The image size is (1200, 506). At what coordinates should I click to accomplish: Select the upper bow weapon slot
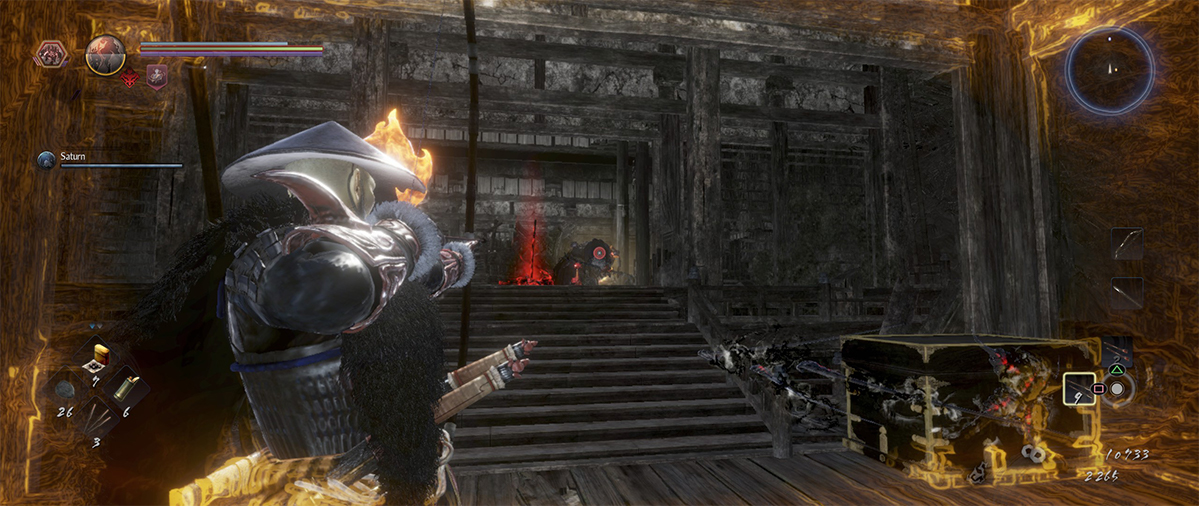click(1127, 243)
